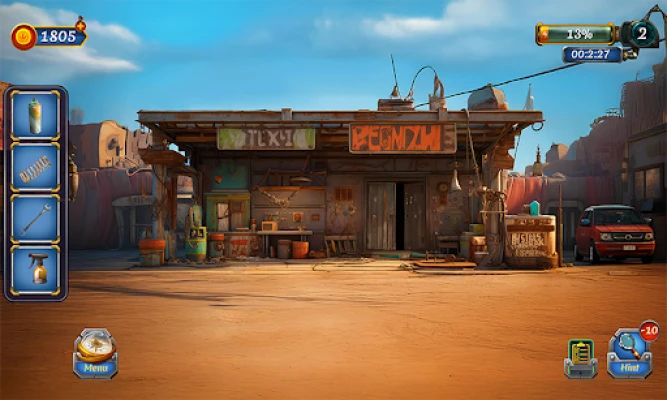Select the spray can inventory slot
The image size is (667, 400).
36,116
